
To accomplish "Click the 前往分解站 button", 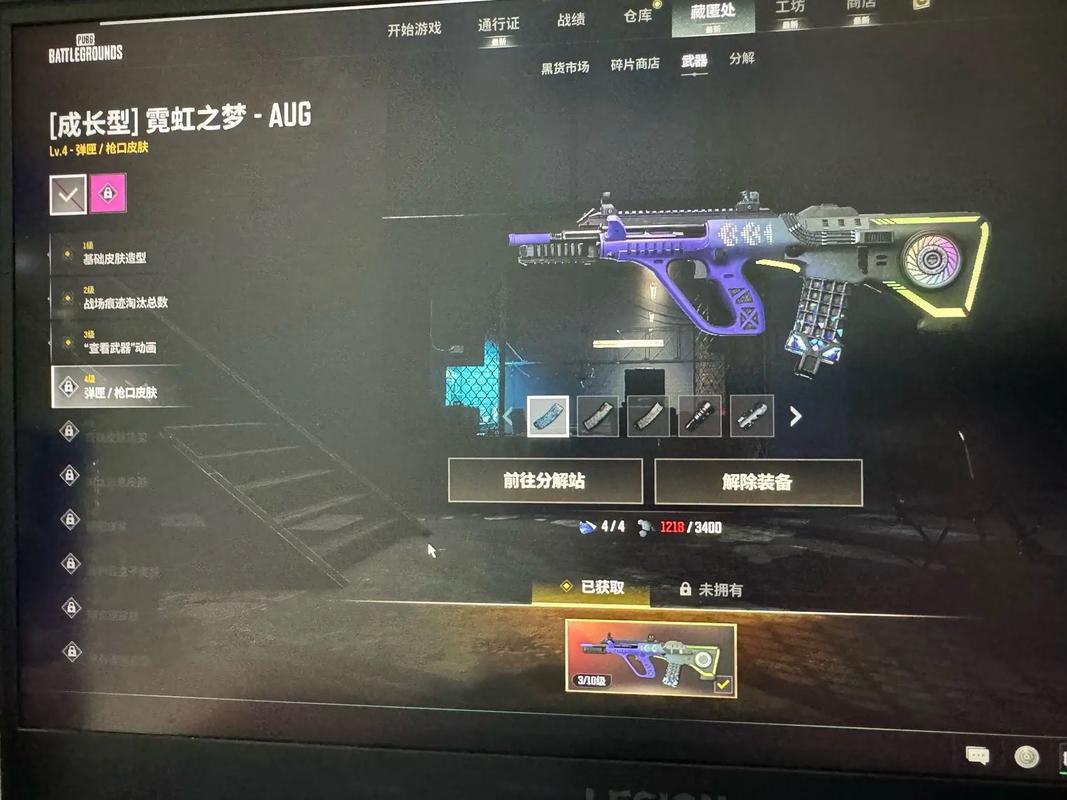I will 545,481.
